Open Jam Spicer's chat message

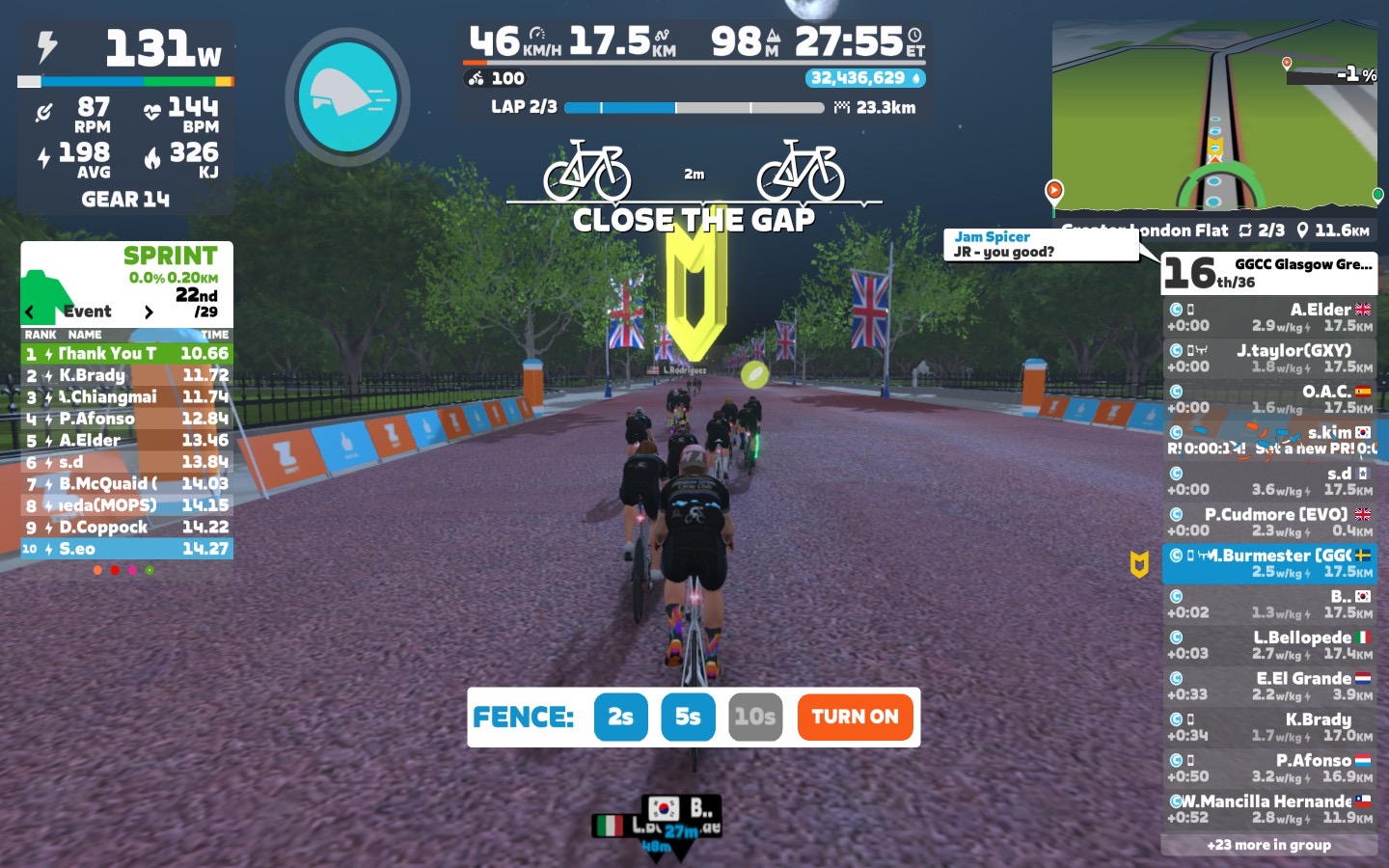[x=1042, y=244]
